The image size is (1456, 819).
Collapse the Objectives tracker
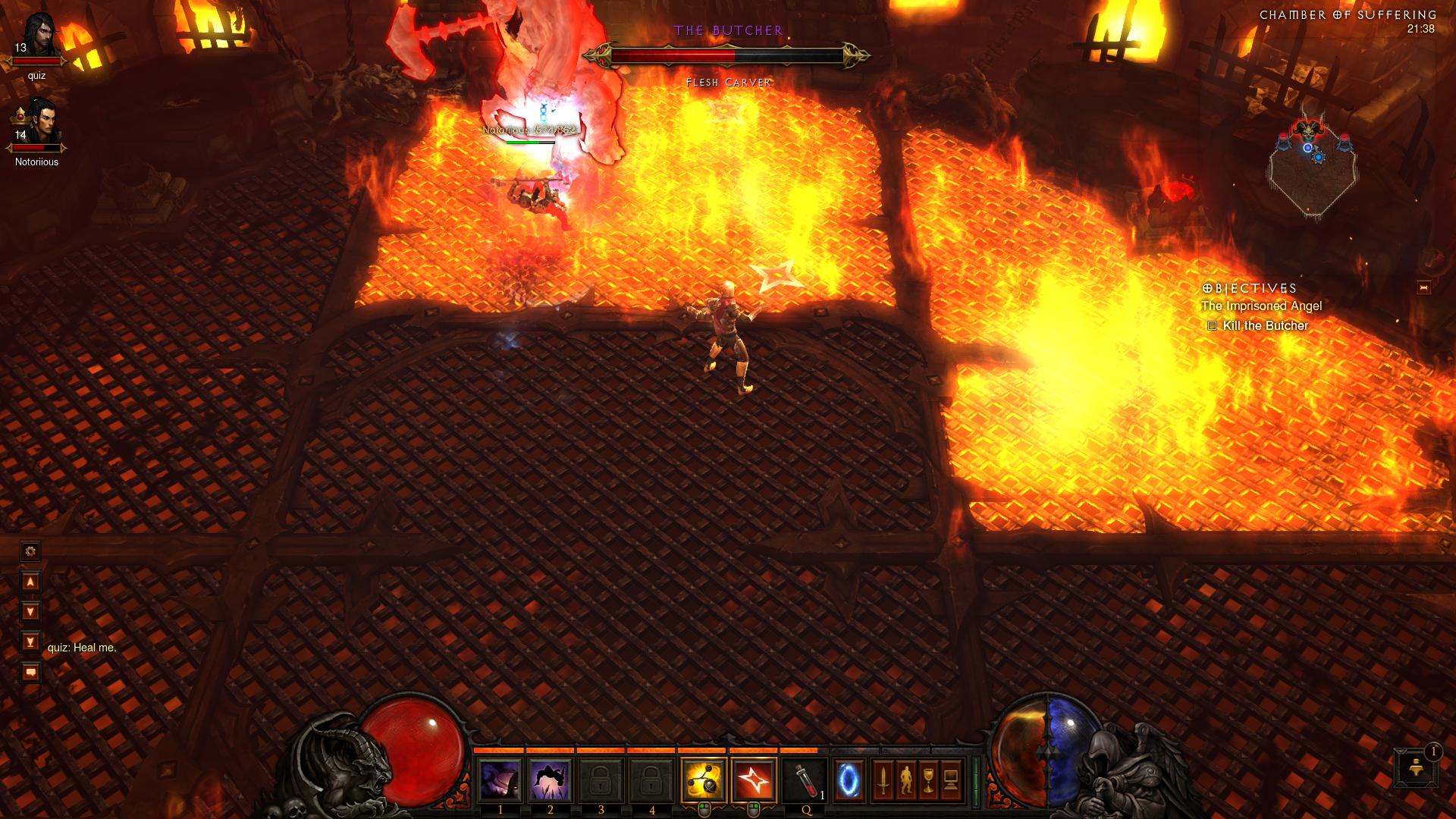click(1423, 287)
